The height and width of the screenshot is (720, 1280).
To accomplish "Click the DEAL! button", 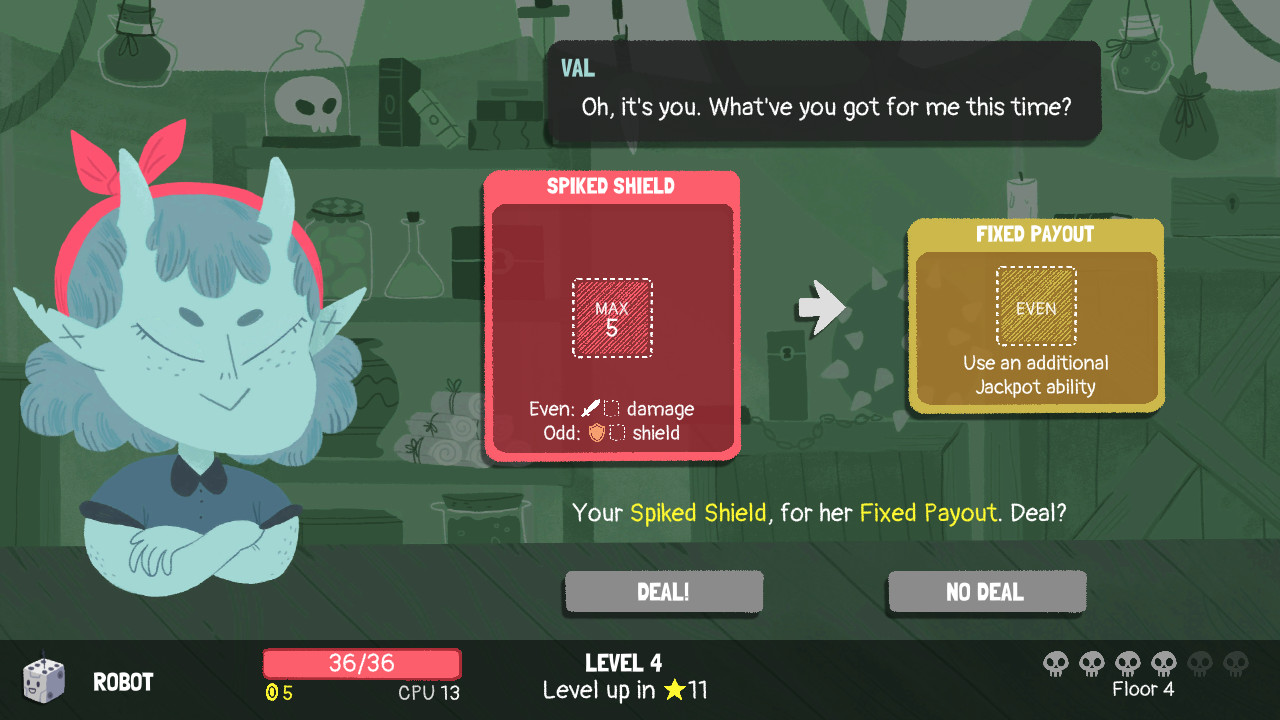I will (663, 591).
